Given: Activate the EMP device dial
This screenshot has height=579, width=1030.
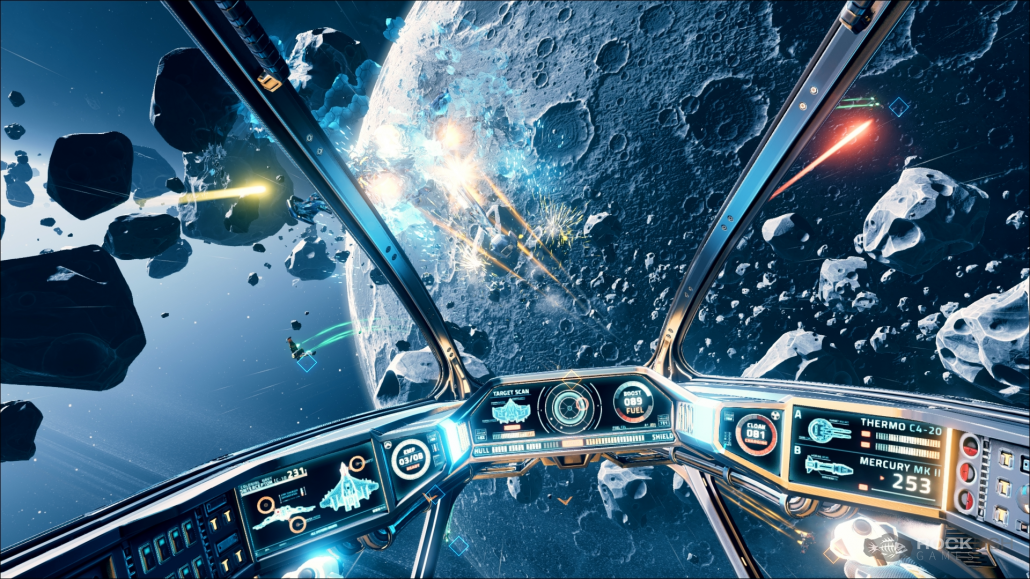Looking at the screenshot, I should coord(410,460).
